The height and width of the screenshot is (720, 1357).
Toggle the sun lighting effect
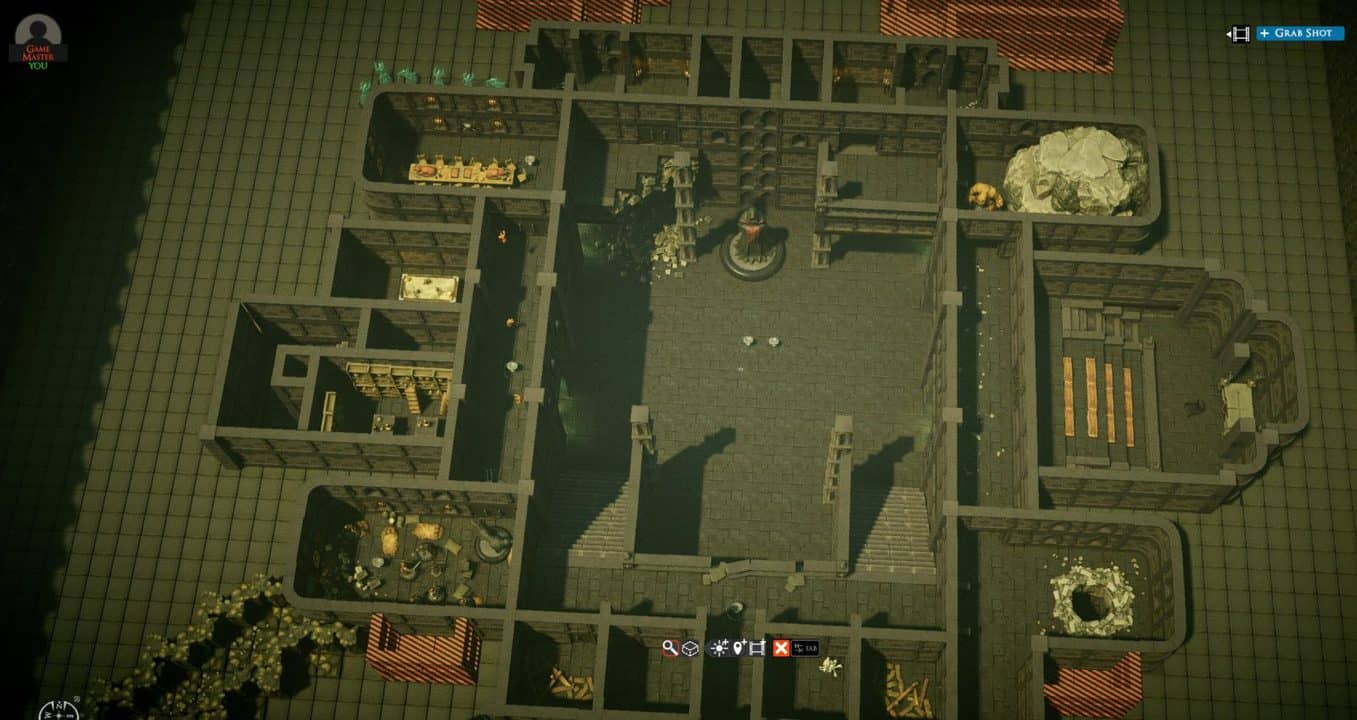click(x=720, y=648)
